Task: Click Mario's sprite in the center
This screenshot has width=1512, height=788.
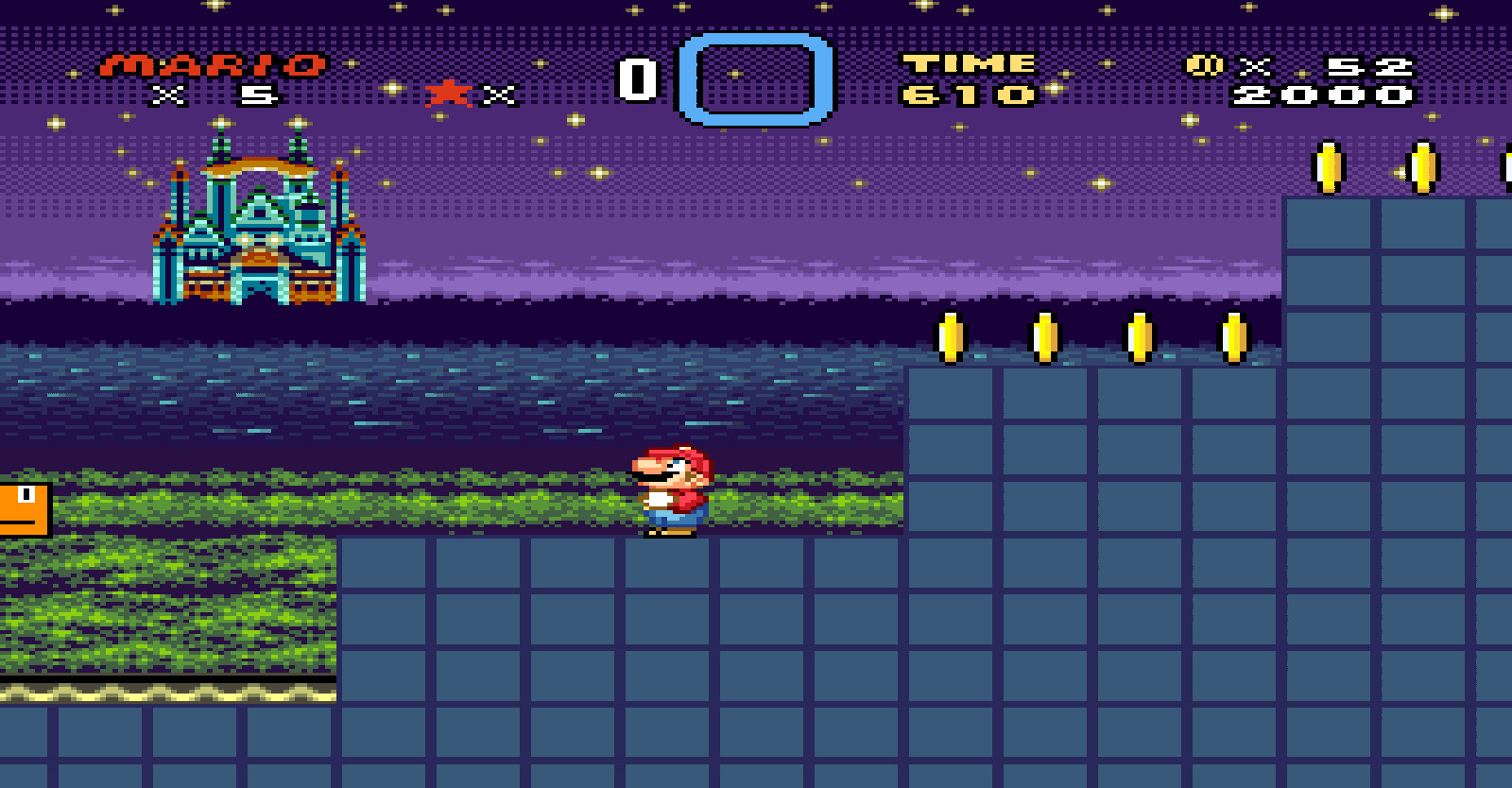Action: tap(673, 491)
